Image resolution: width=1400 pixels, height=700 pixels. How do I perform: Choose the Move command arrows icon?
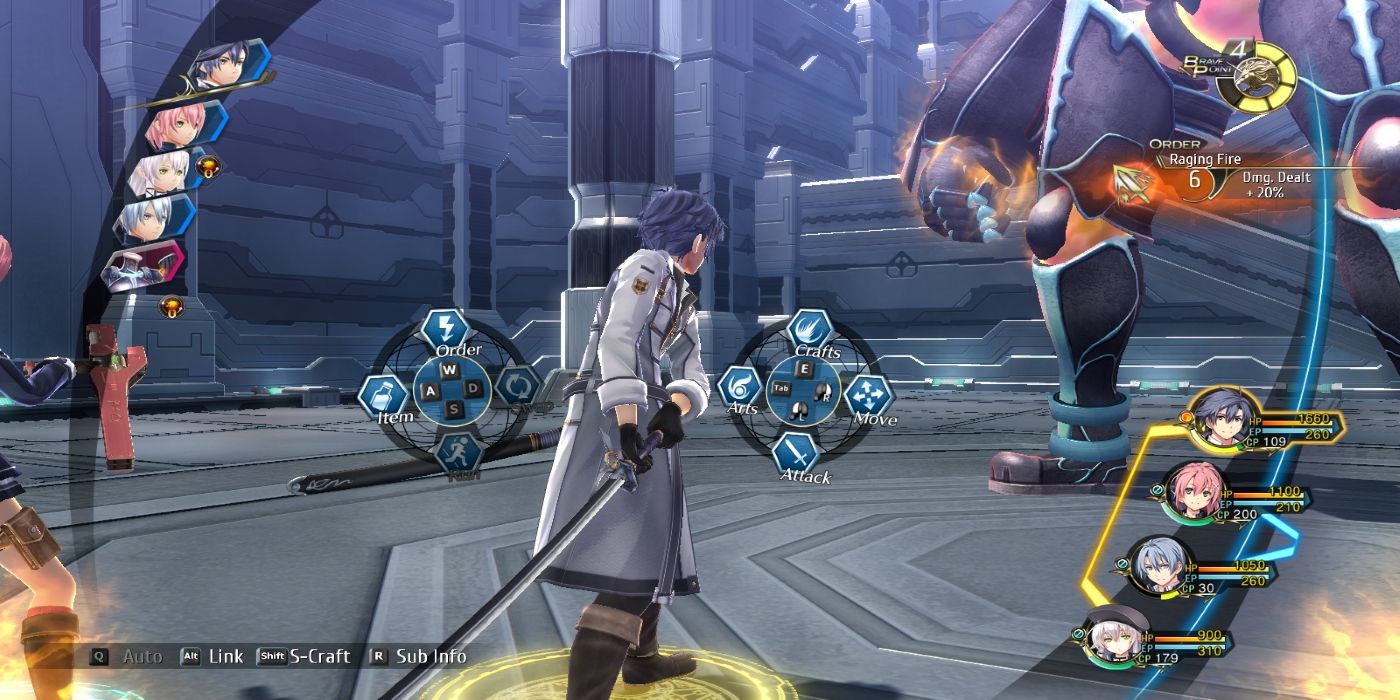869,395
